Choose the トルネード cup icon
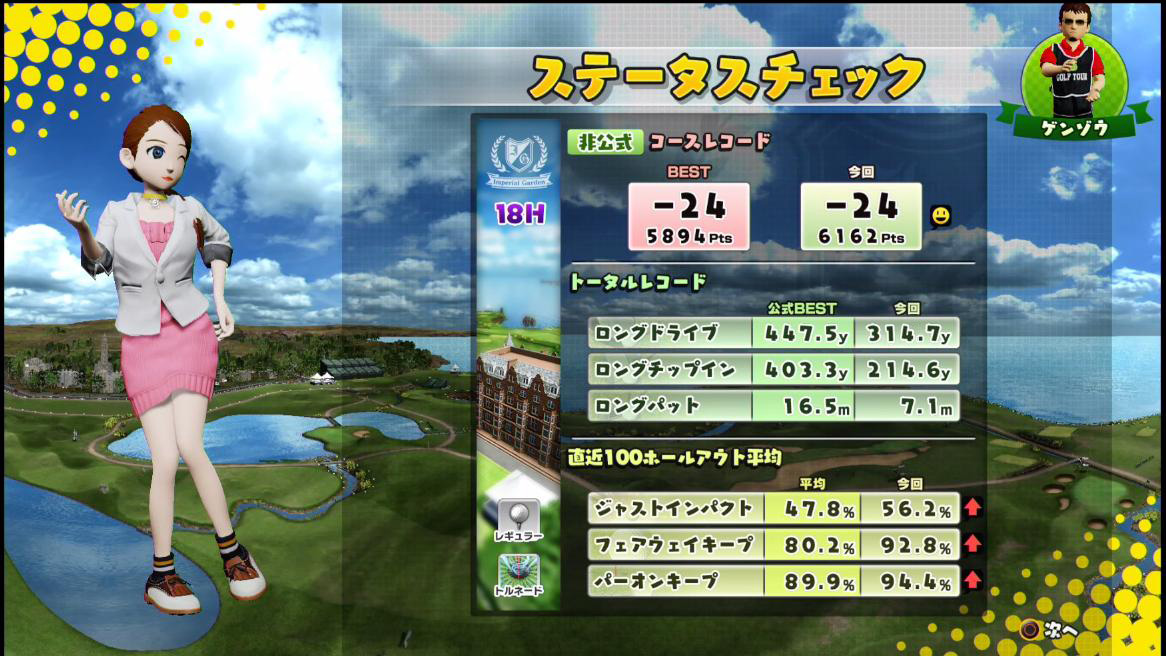This screenshot has width=1166, height=656. (x=518, y=572)
